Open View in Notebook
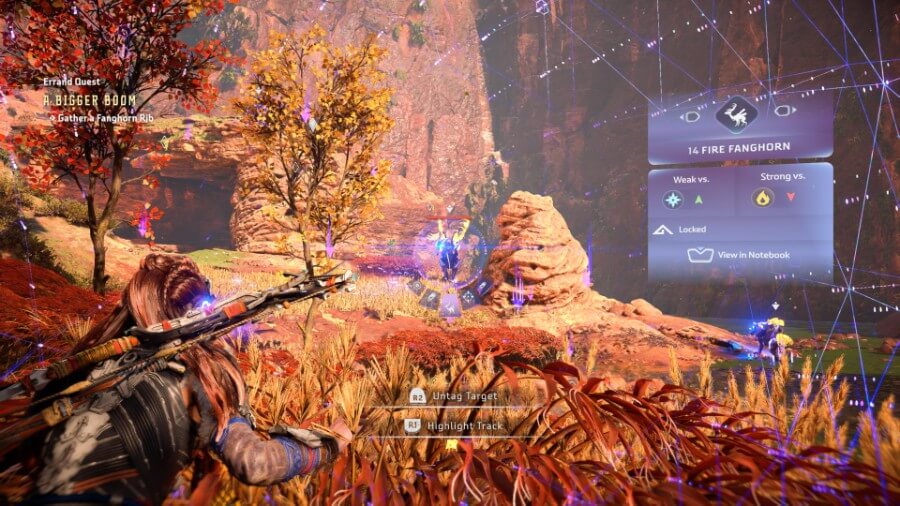The width and height of the screenshot is (900, 506). point(741,255)
